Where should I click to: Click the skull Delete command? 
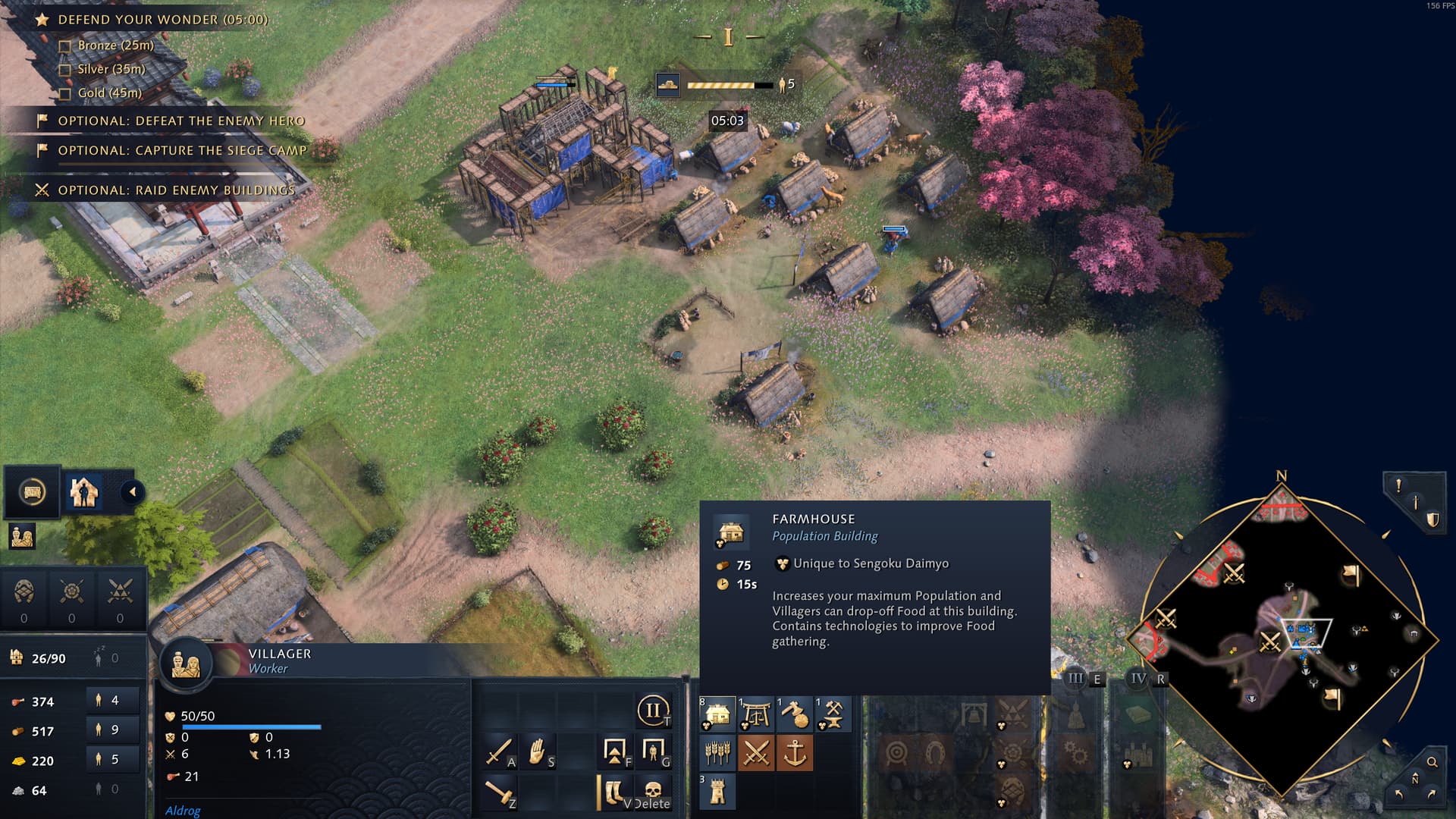(x=653, y=792)
